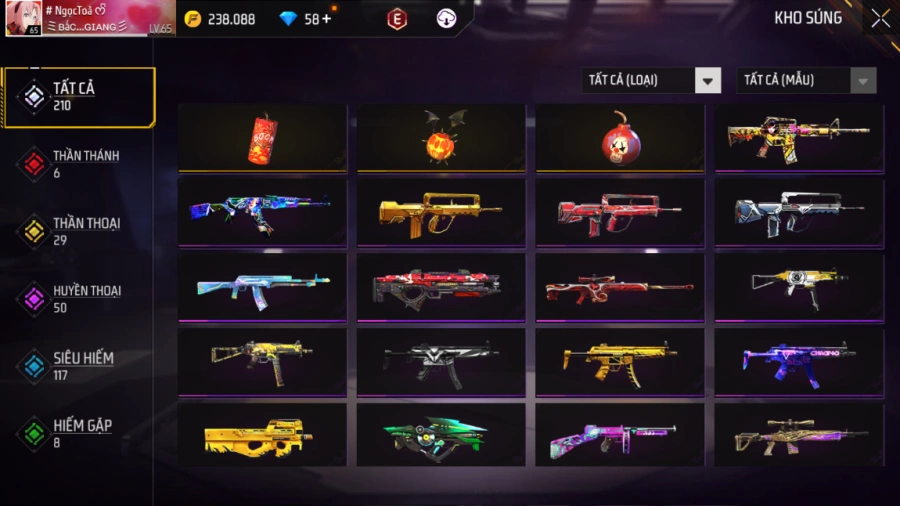Add diamonds with the plus button

(x=326, y=19)
